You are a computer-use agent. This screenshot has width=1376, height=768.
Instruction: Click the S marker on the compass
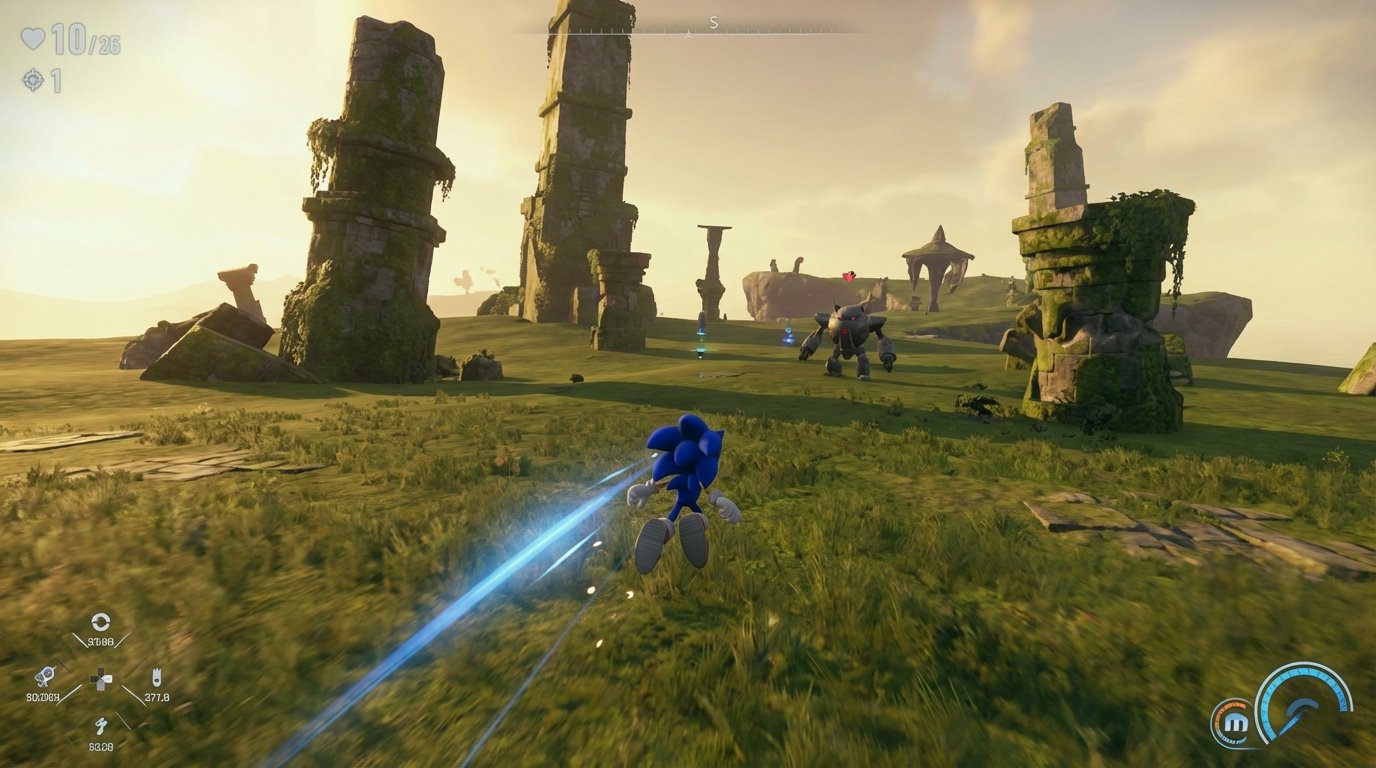coord(712,22)
